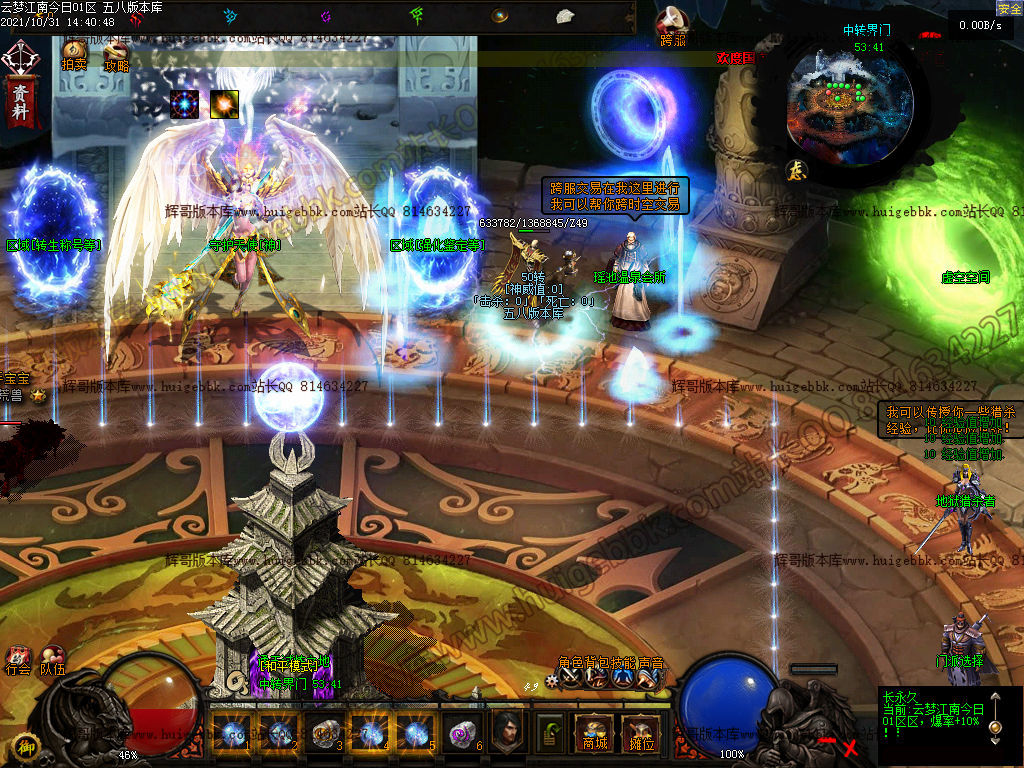The width and height of the screenshot is (1024, 768).
Task: Open the 摊位 stall button
Action: (x=638, y=733)
